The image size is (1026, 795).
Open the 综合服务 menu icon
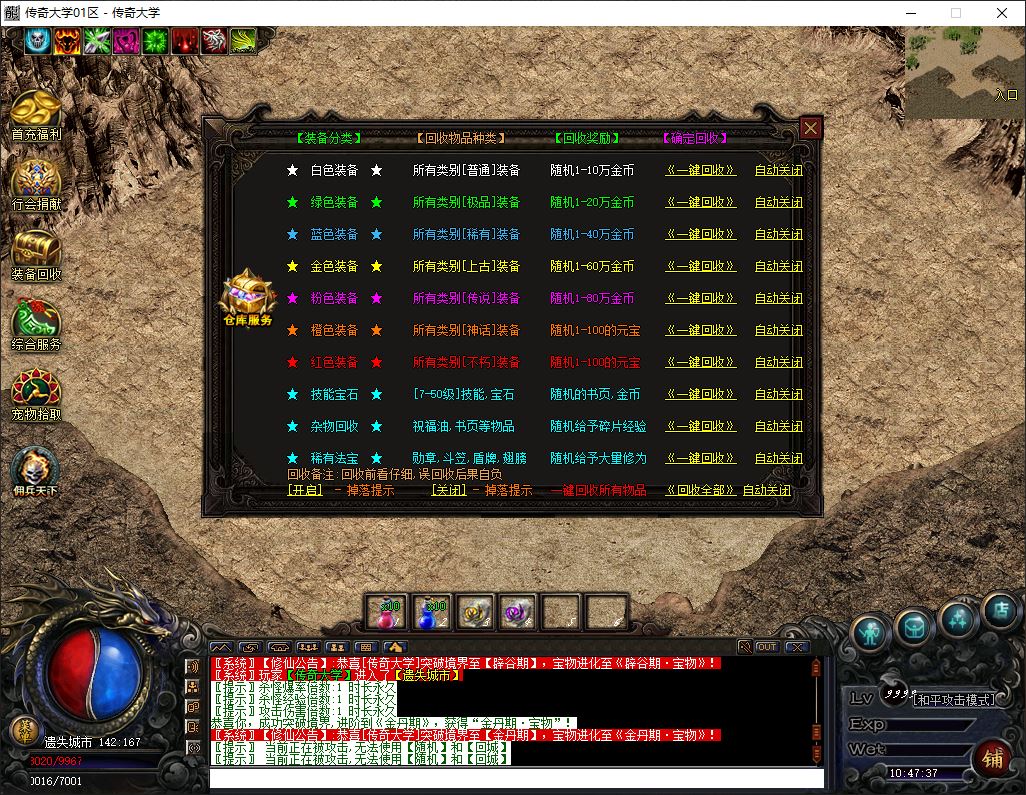pyautogui.click(x=37, y=323)
